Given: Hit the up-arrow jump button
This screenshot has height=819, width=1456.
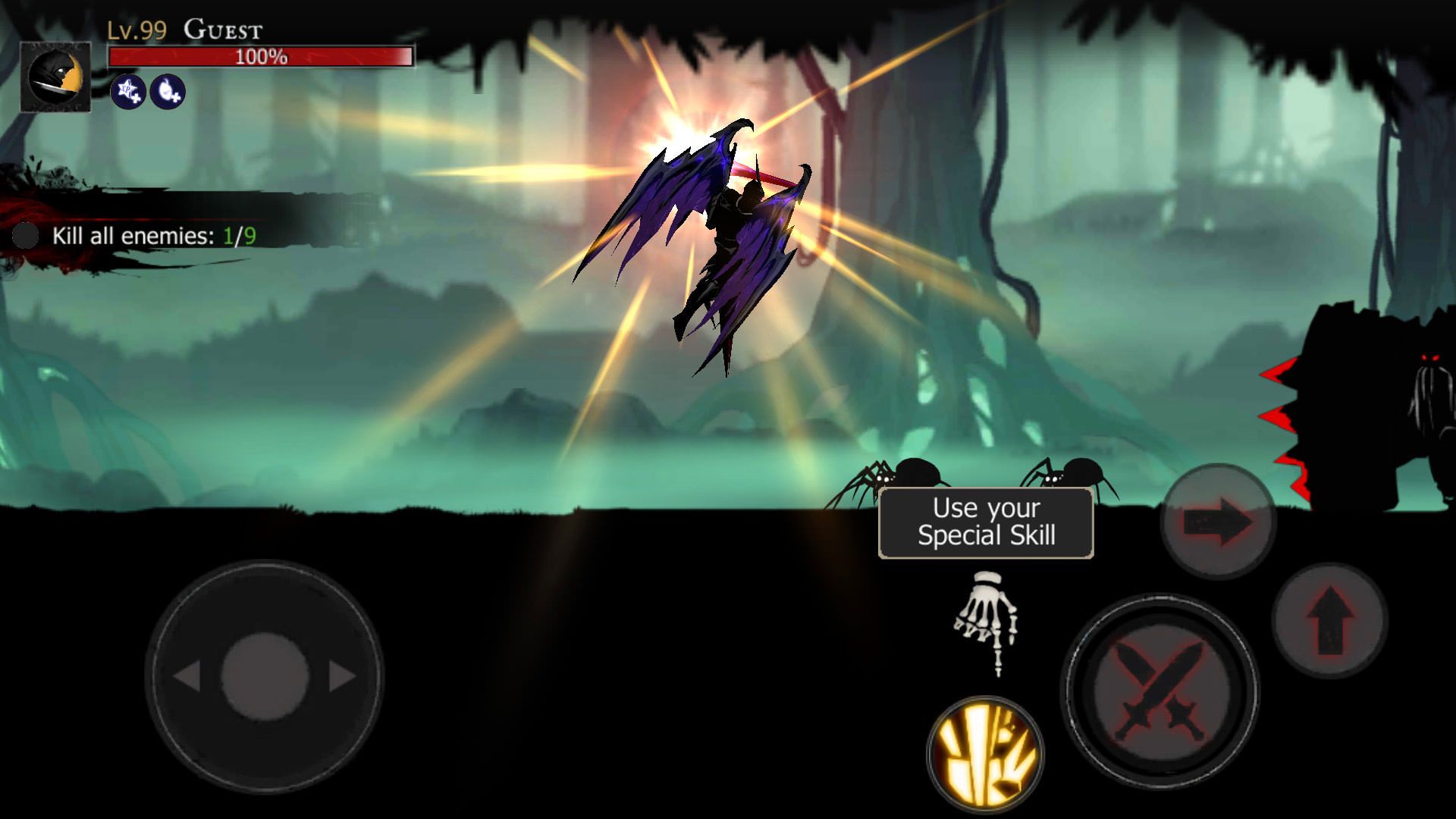Looking at the screenshot, I should click(x=1329, y=620).
